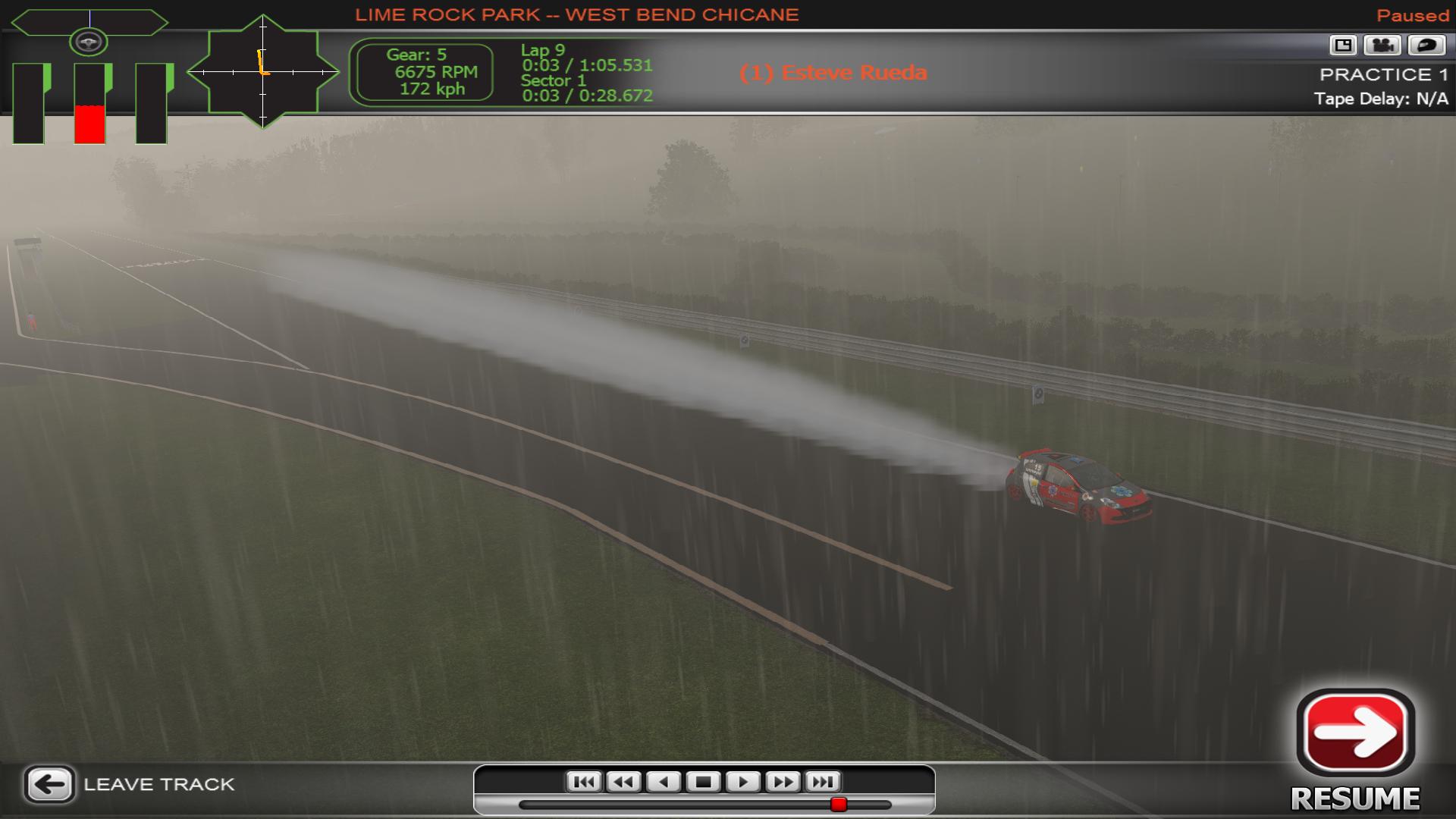Stop the replay playback
The height and width of the screenshot is (819, 1456).
tap(703, 782)
